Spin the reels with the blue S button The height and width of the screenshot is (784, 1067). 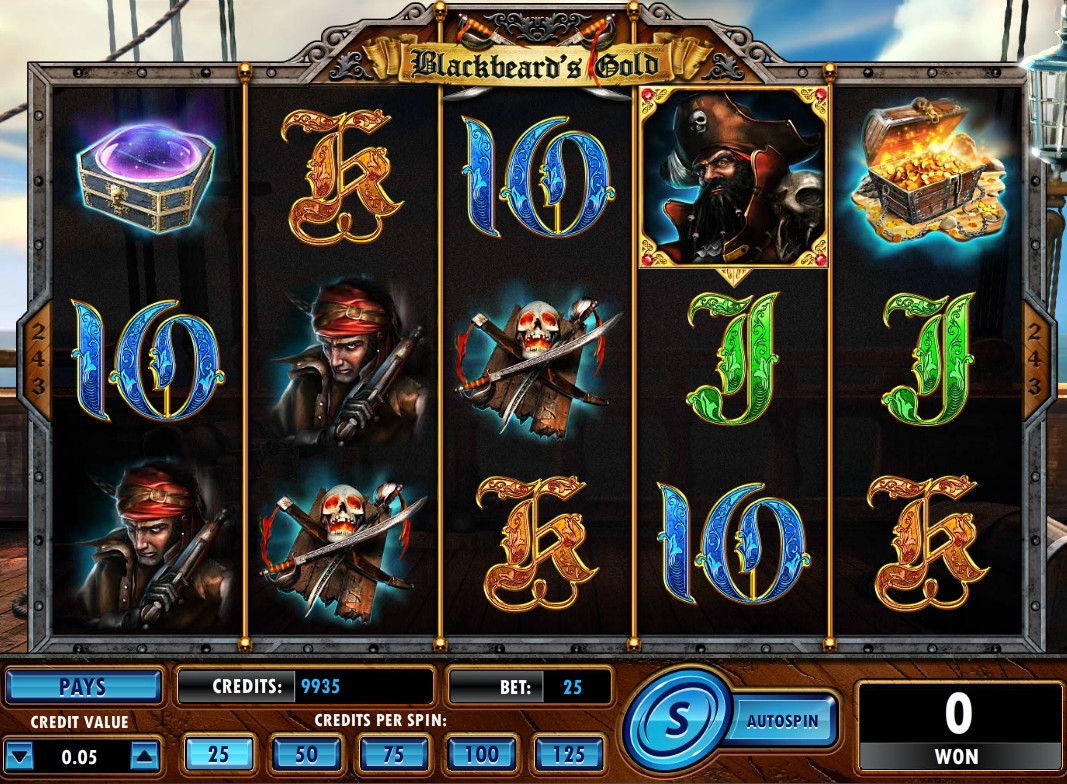click(x=677, y=718)
